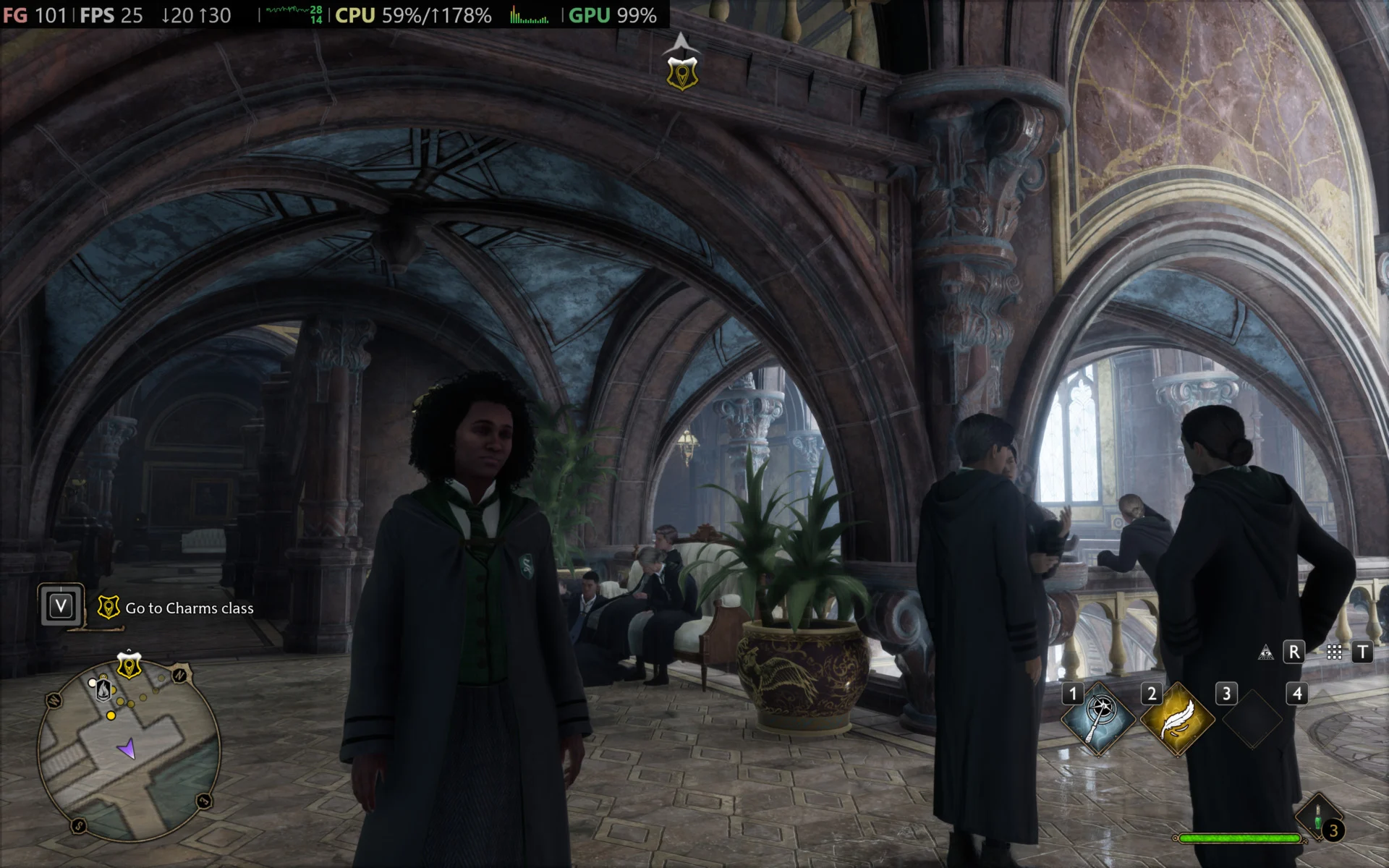The height and width of the screenshot is (868, 1389).
Task: Click the quest shield marker on the minimap edge
Action: pyautogui.click(x=129, y=665)
